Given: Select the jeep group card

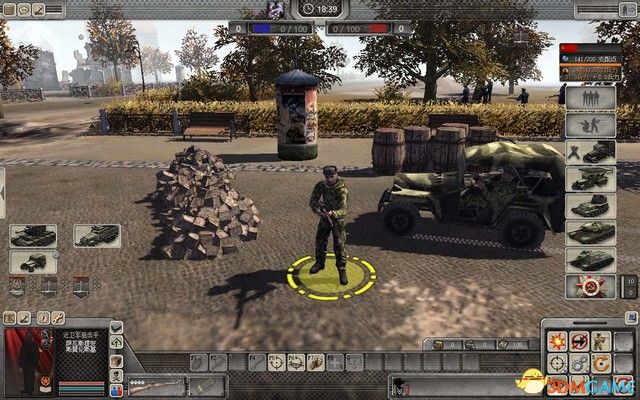Looking at the screenshot, I should [x=33, y=263].
